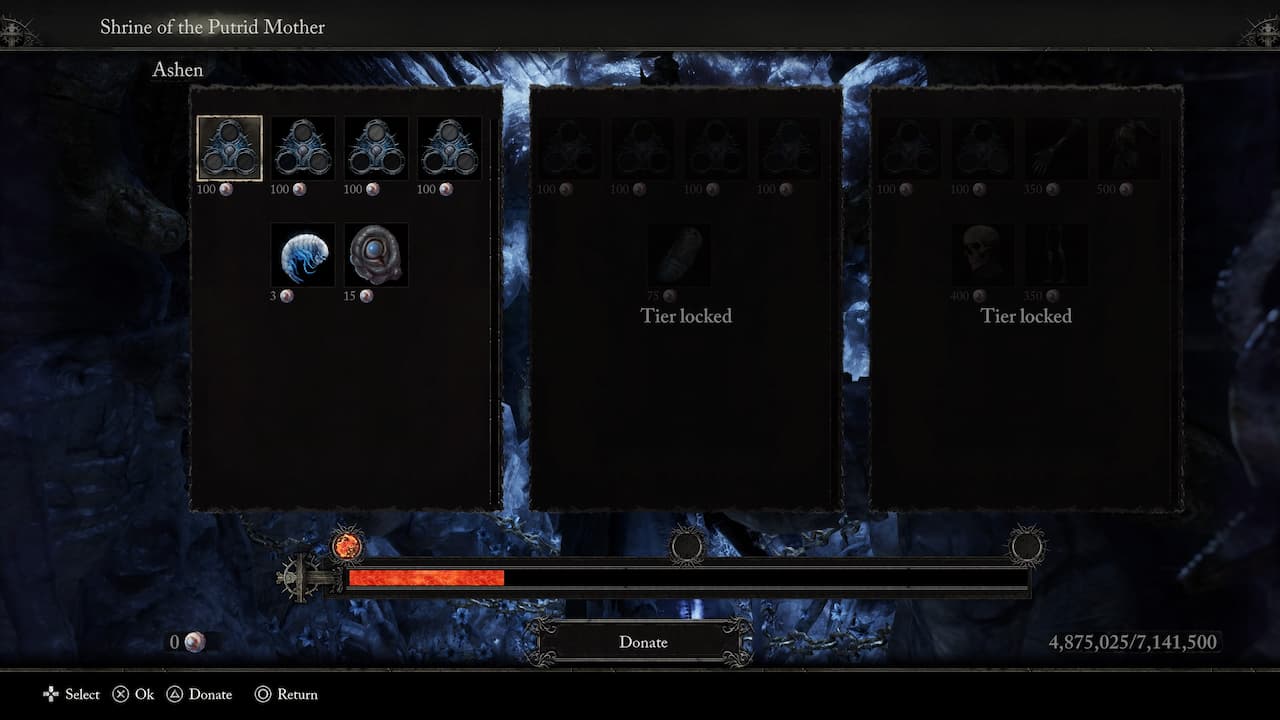1280x720 pixels.
Task: Pick the round eye relic costing 15
Action: [x=376, y=255]
